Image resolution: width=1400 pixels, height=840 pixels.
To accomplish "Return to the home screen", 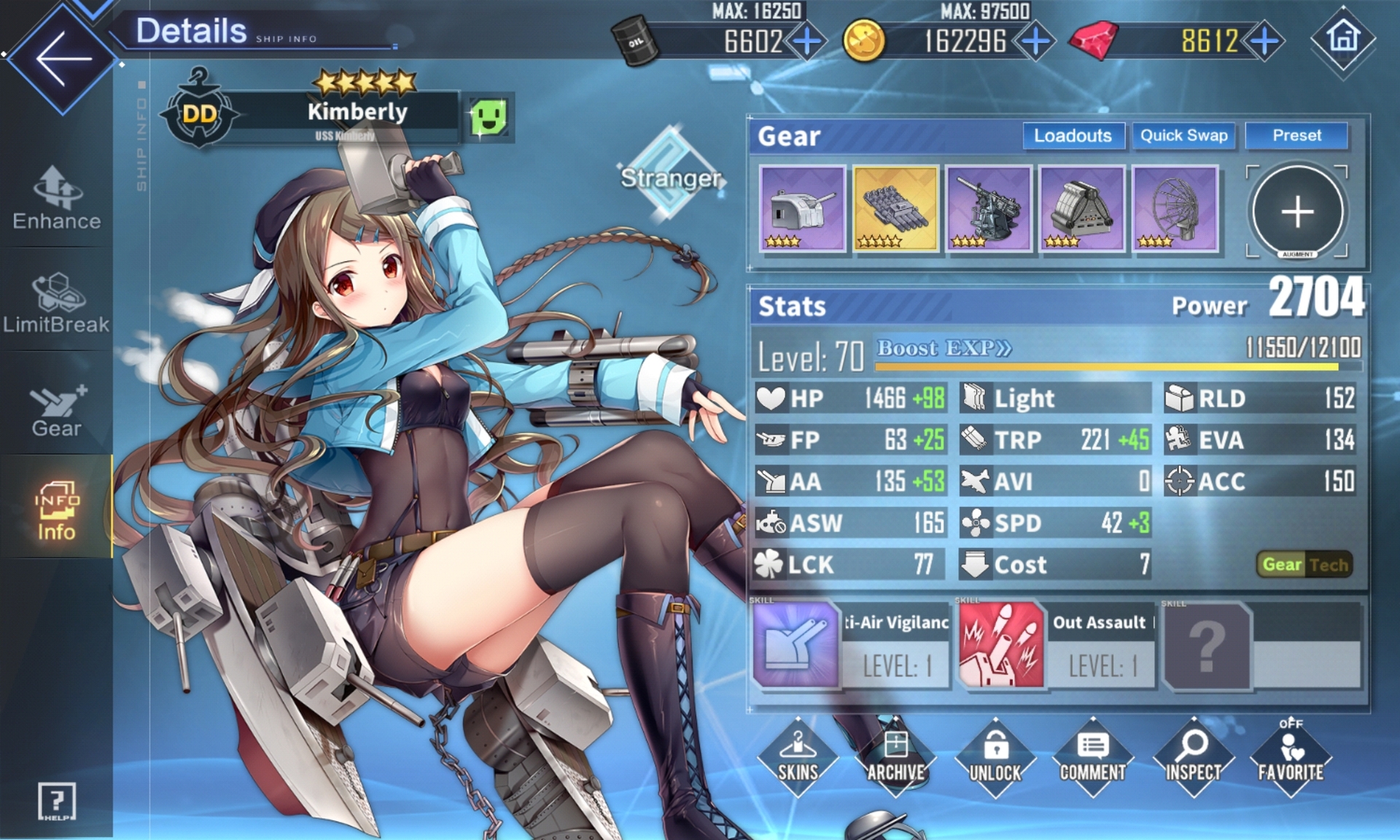I will coord(1343,39).
